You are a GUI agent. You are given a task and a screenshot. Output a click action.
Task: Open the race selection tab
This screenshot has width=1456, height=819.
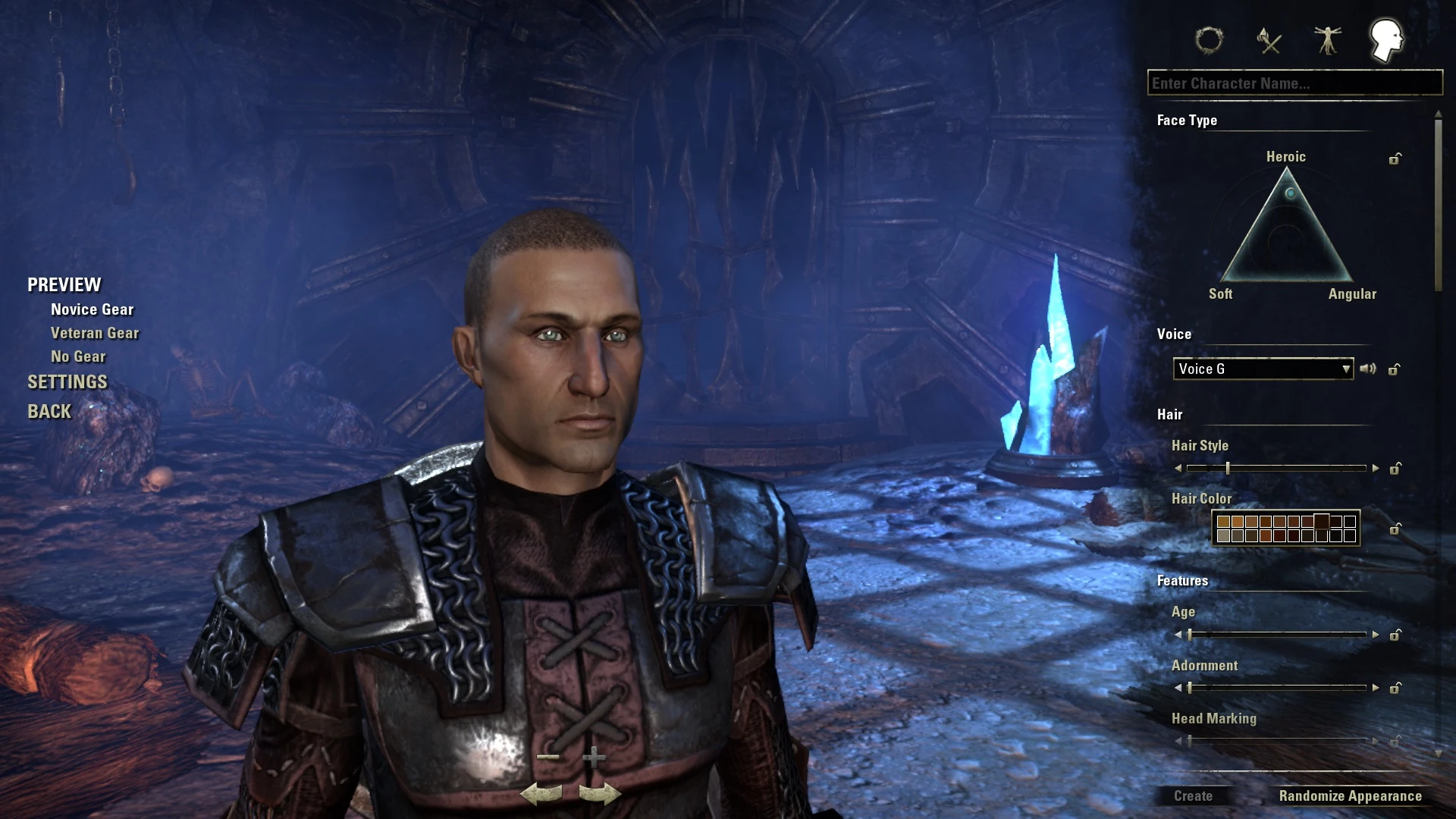(1210, 42)
